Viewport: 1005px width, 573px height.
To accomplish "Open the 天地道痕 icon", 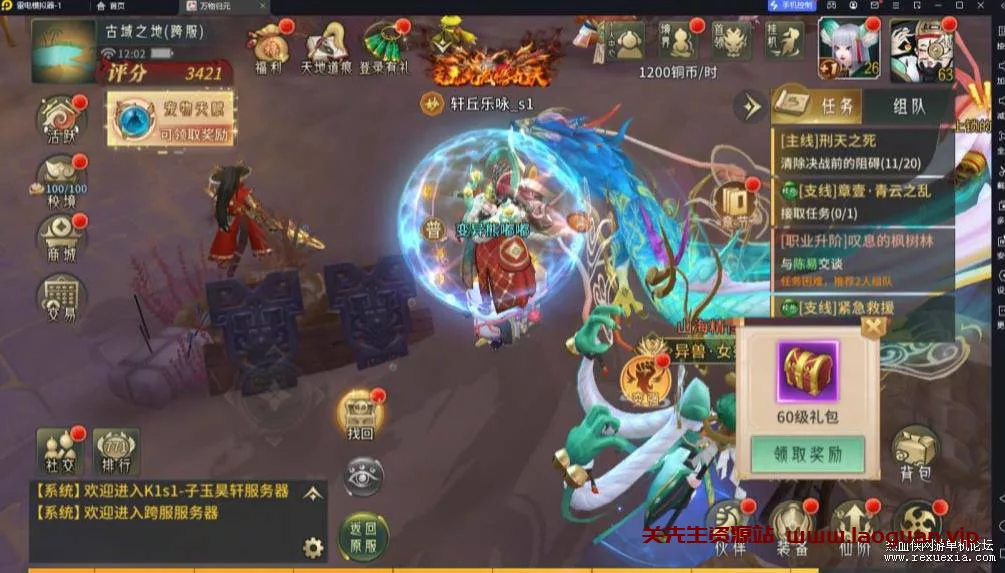I will pyautogui.click(x=327, y=48).
